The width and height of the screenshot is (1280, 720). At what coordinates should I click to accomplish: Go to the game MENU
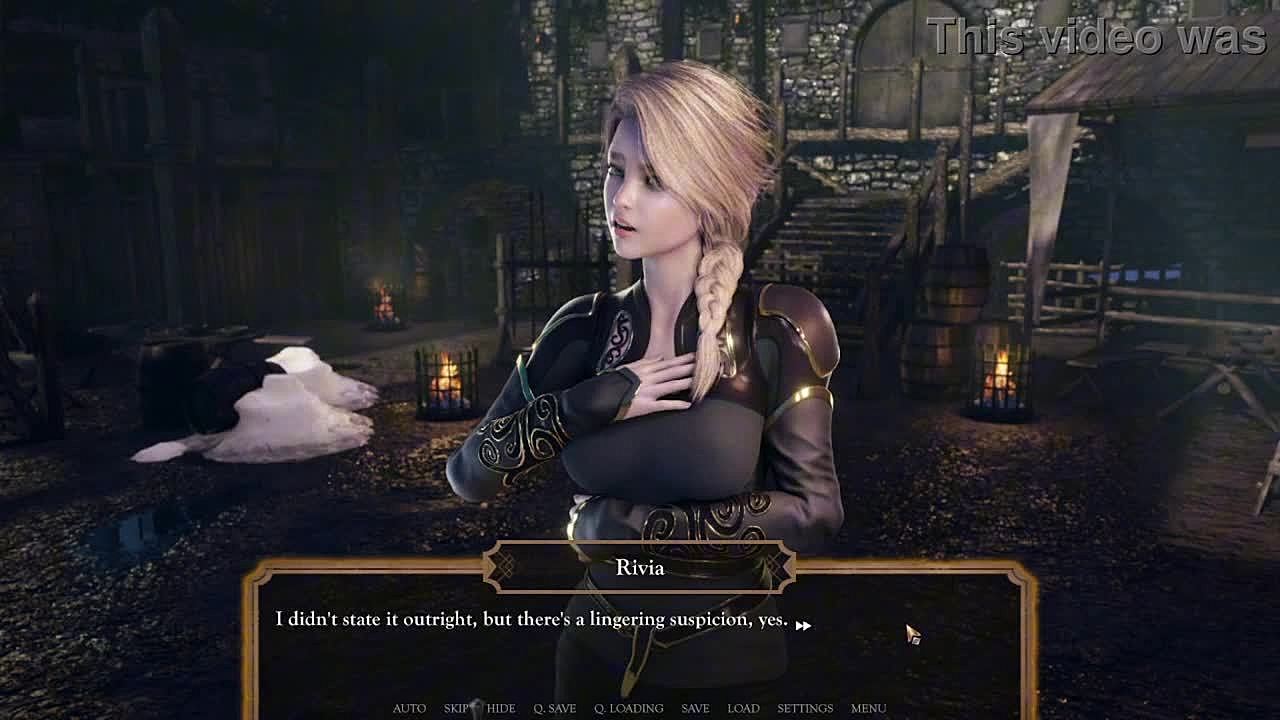[x=868, y=708]
